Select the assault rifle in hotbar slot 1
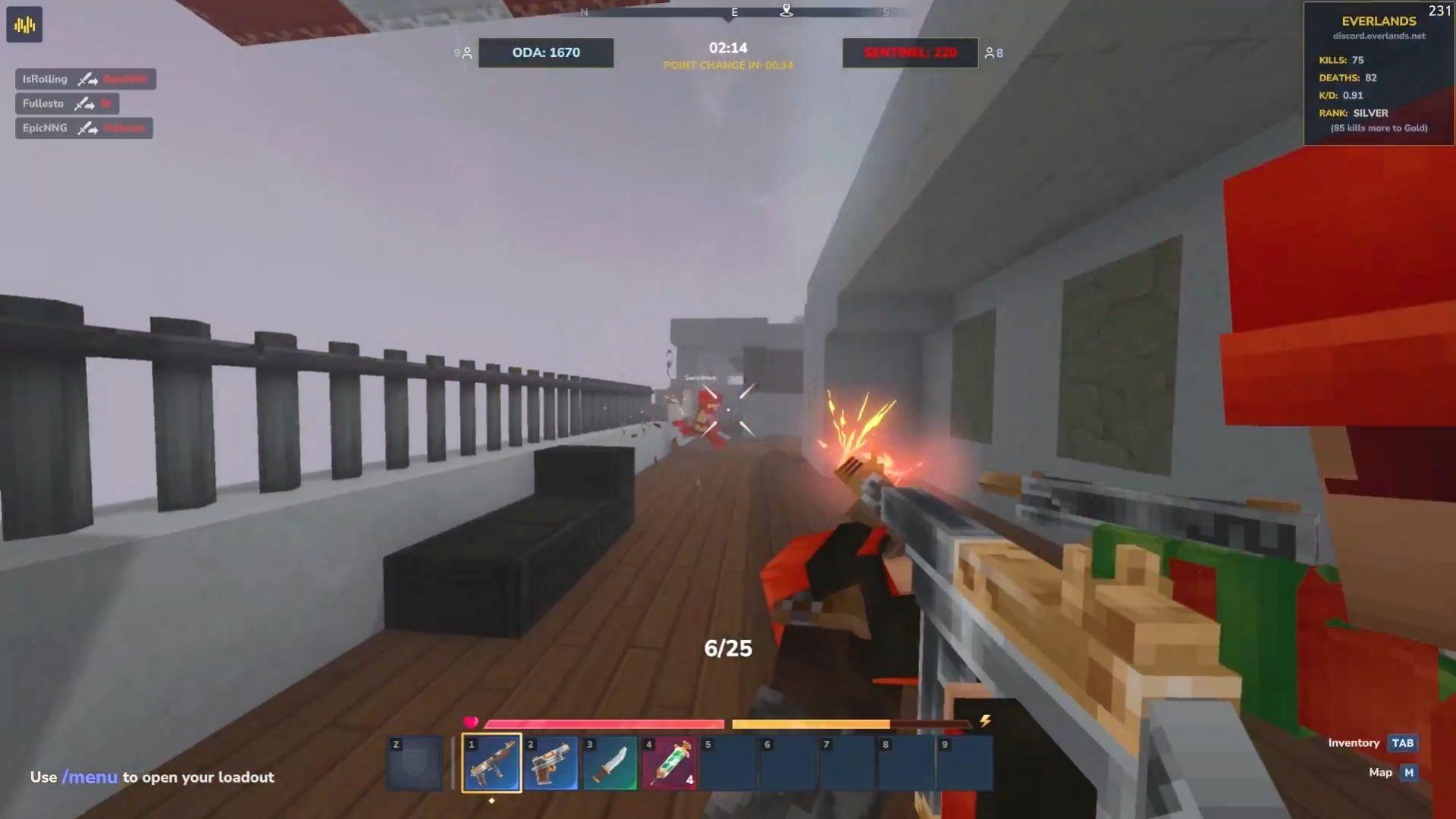Image resolution: width=1456 pixels, height=819 pixels. tap(491, 762)
